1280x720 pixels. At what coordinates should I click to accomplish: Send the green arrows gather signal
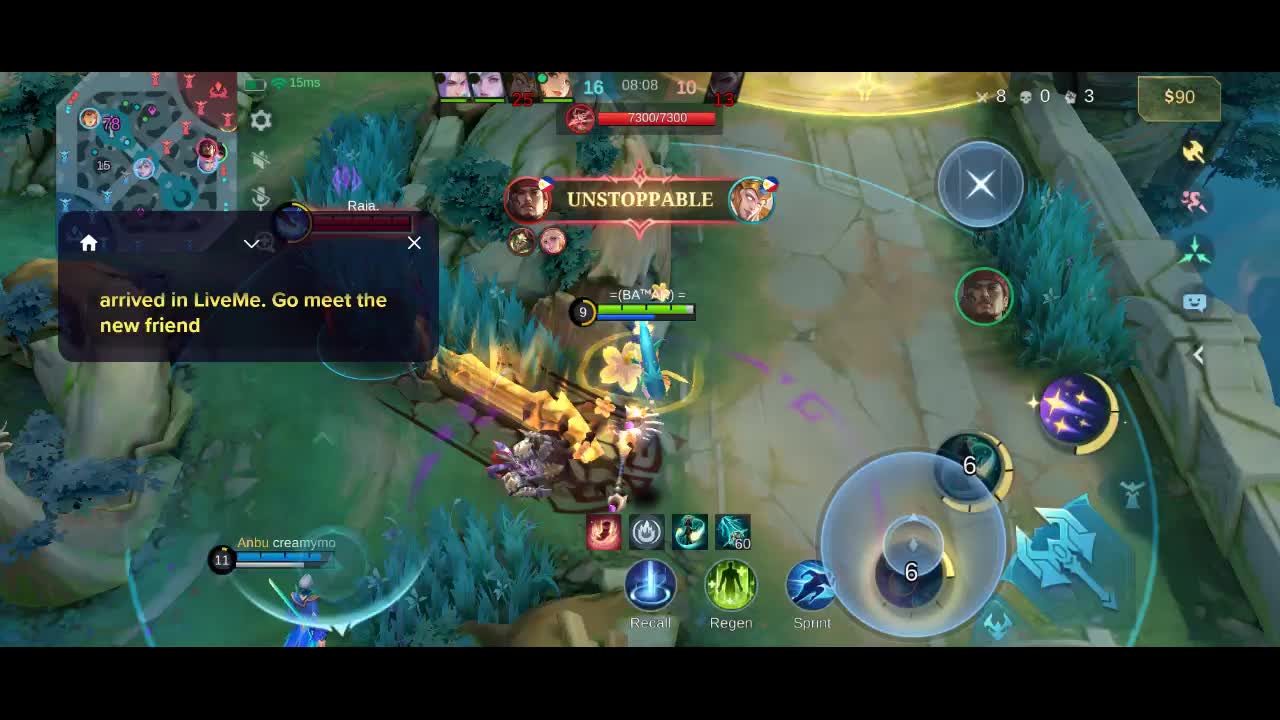pos(1194,251)
